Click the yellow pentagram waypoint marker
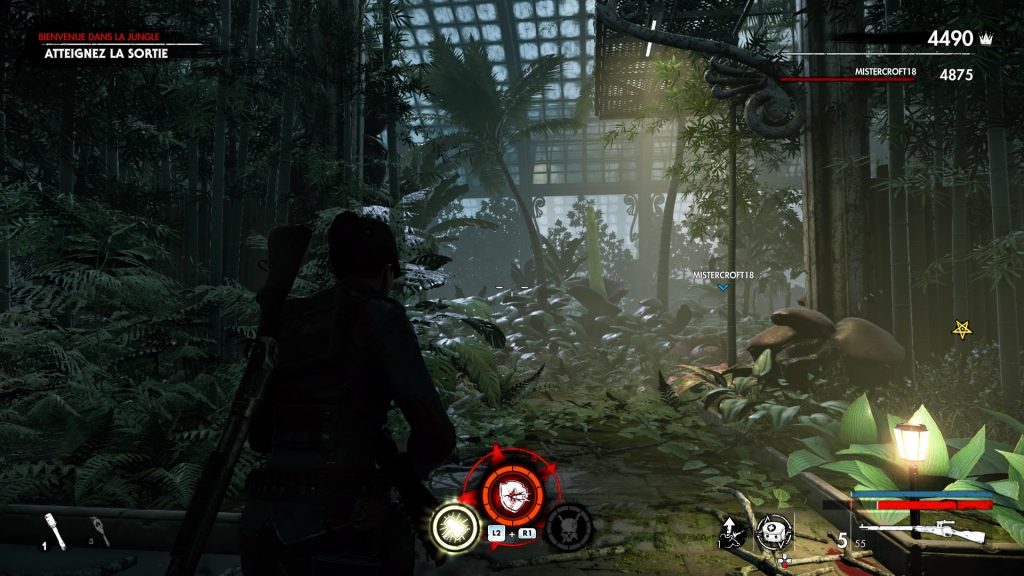The width and height of the screenshot is (1024, 576). pos(963,329)
